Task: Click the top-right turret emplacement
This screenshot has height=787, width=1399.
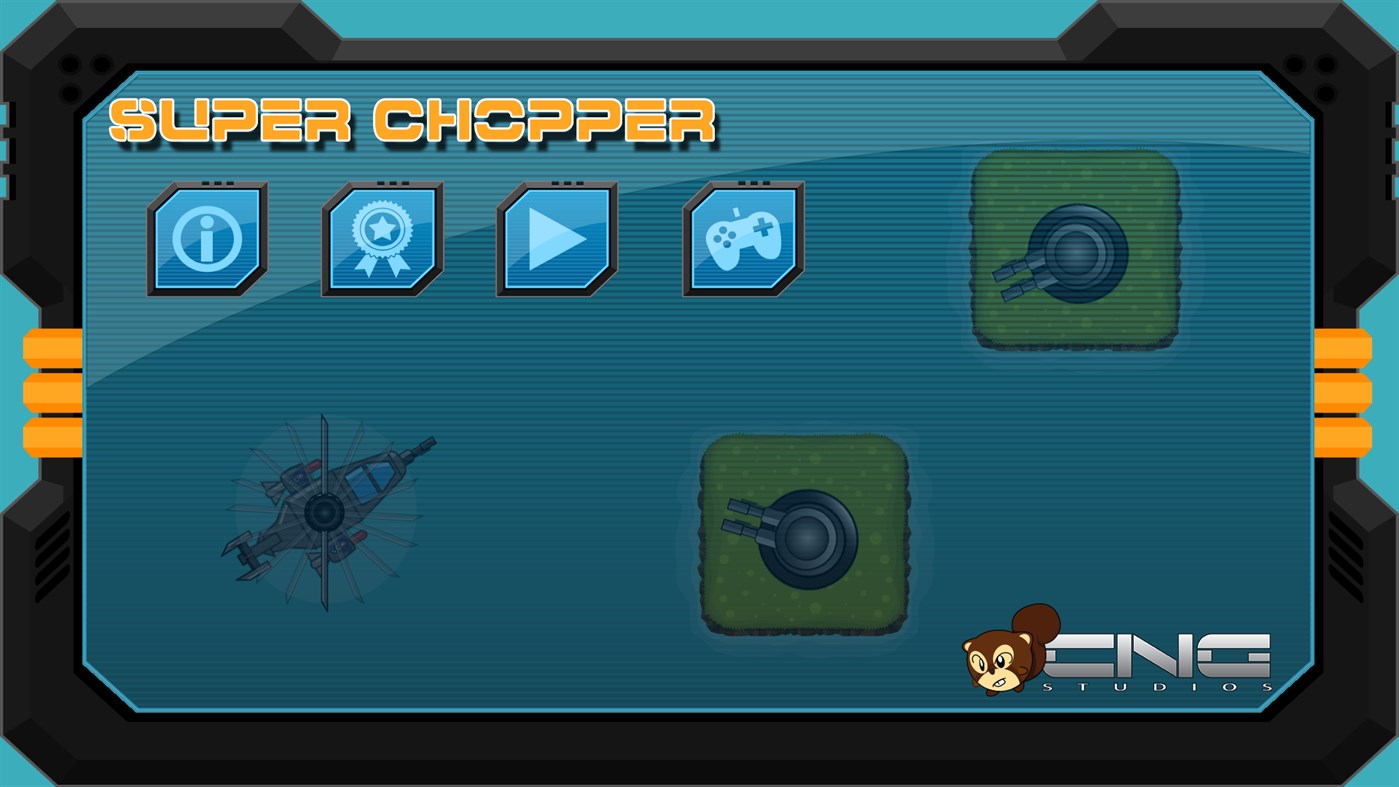Action: pos(1075,248)
